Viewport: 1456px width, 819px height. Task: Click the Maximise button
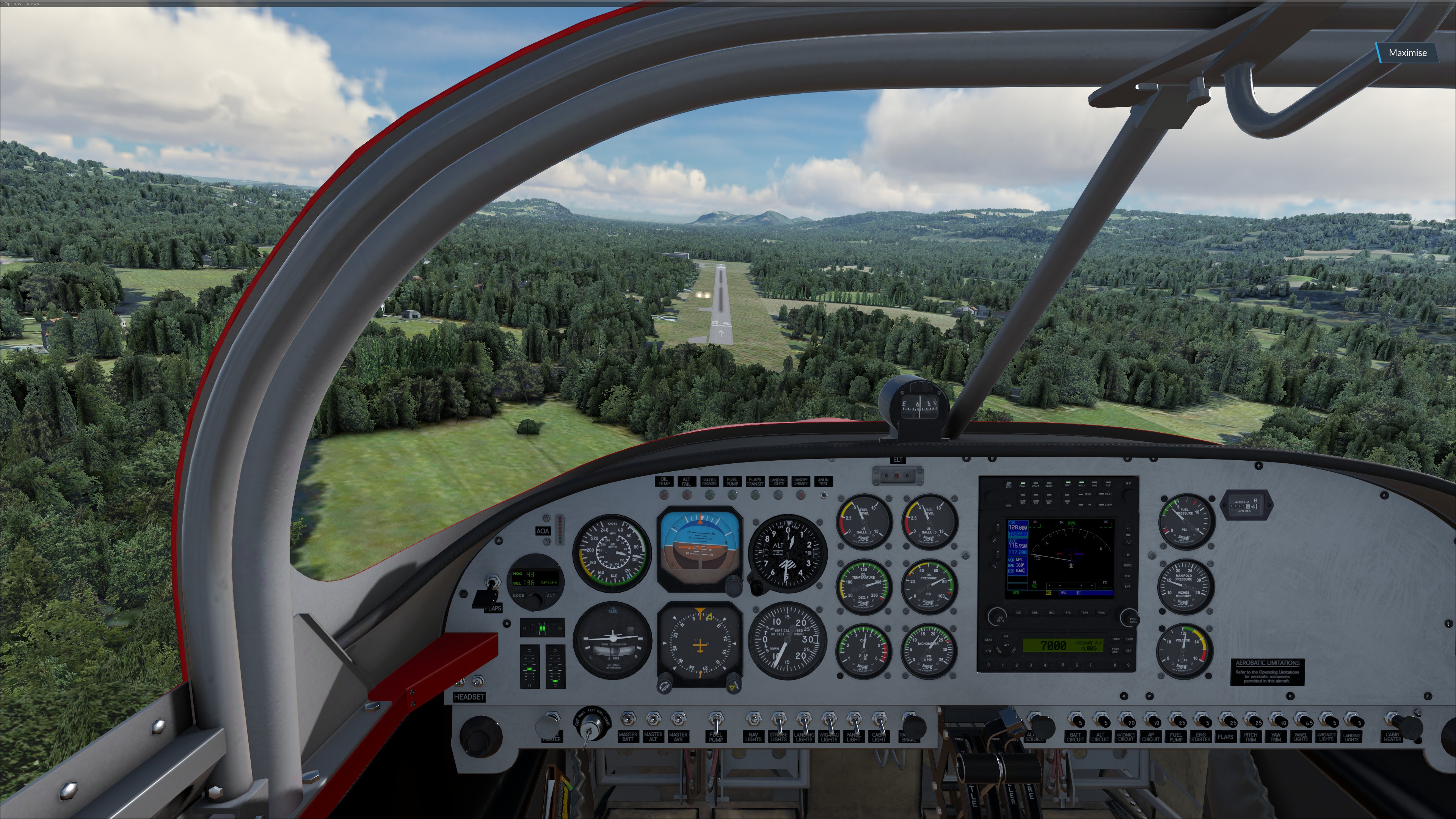tap(1408, 53)
